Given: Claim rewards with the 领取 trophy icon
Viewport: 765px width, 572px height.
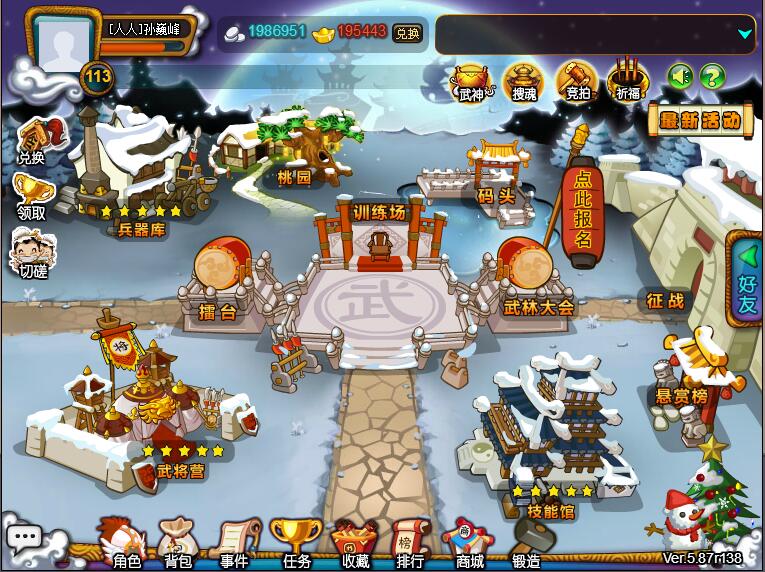Looking at the screenshot, I should tap(31, 194).
